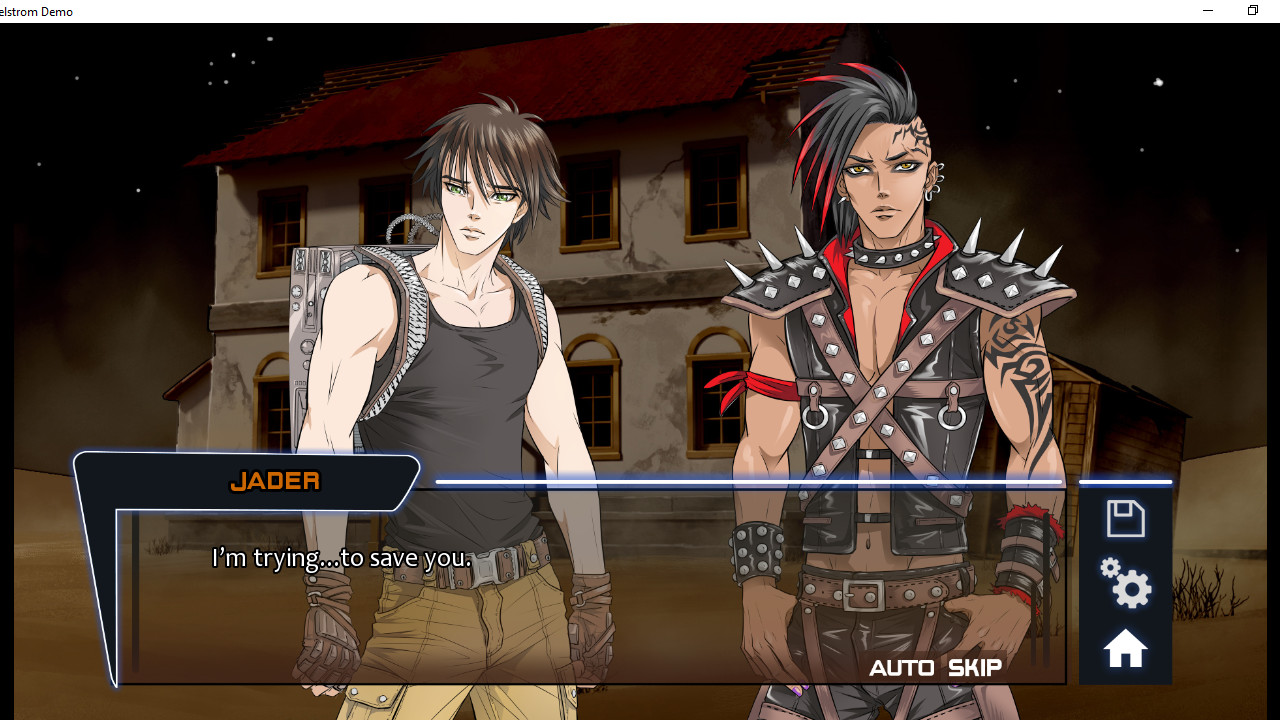The height and width of the screenshot is (720, 1280).
Task: Minimize the Maelstrom Demo window
Action: pos(1207,10)
